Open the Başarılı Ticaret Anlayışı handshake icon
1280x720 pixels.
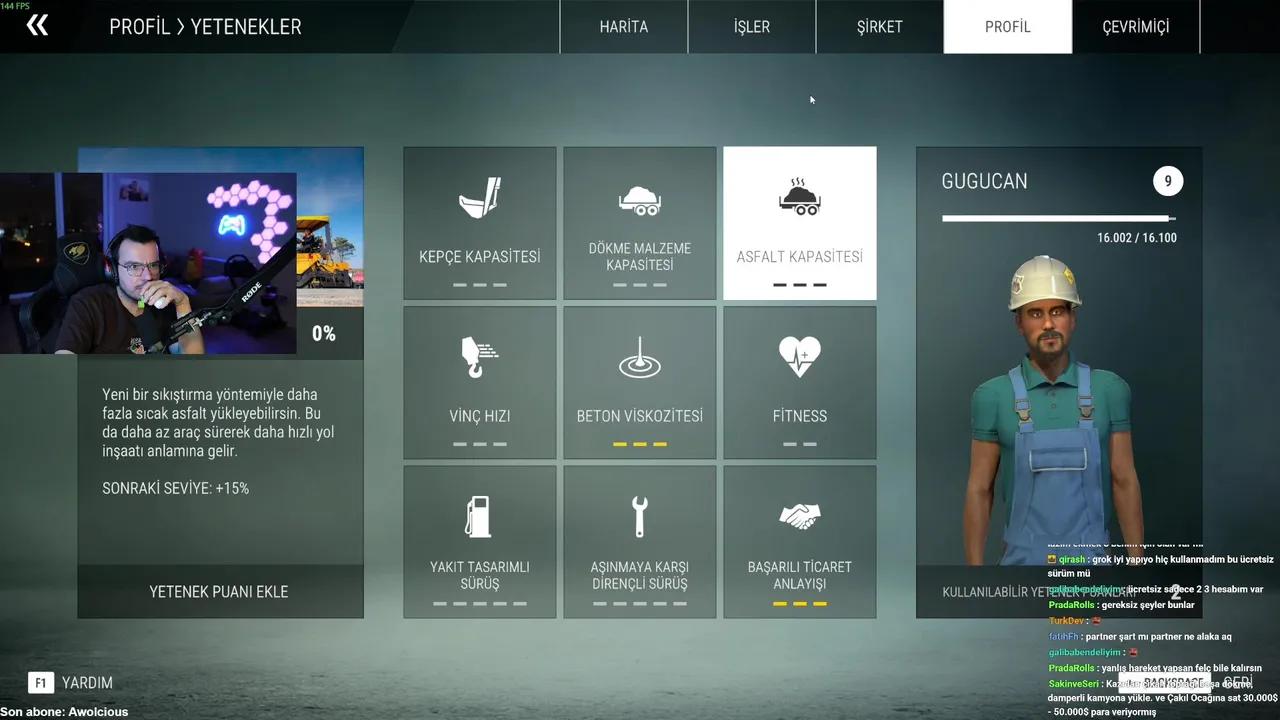(x=800, y=515)
